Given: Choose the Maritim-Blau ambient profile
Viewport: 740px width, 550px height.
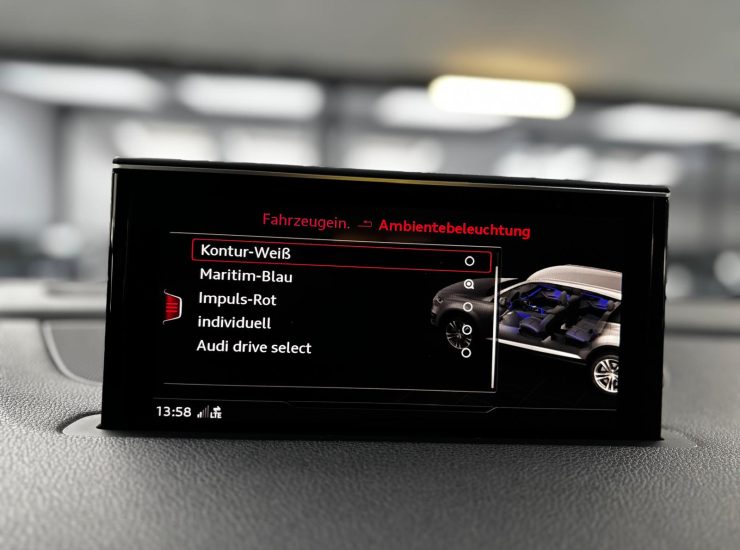Looking at the screenshot, I should coord(246,275).
